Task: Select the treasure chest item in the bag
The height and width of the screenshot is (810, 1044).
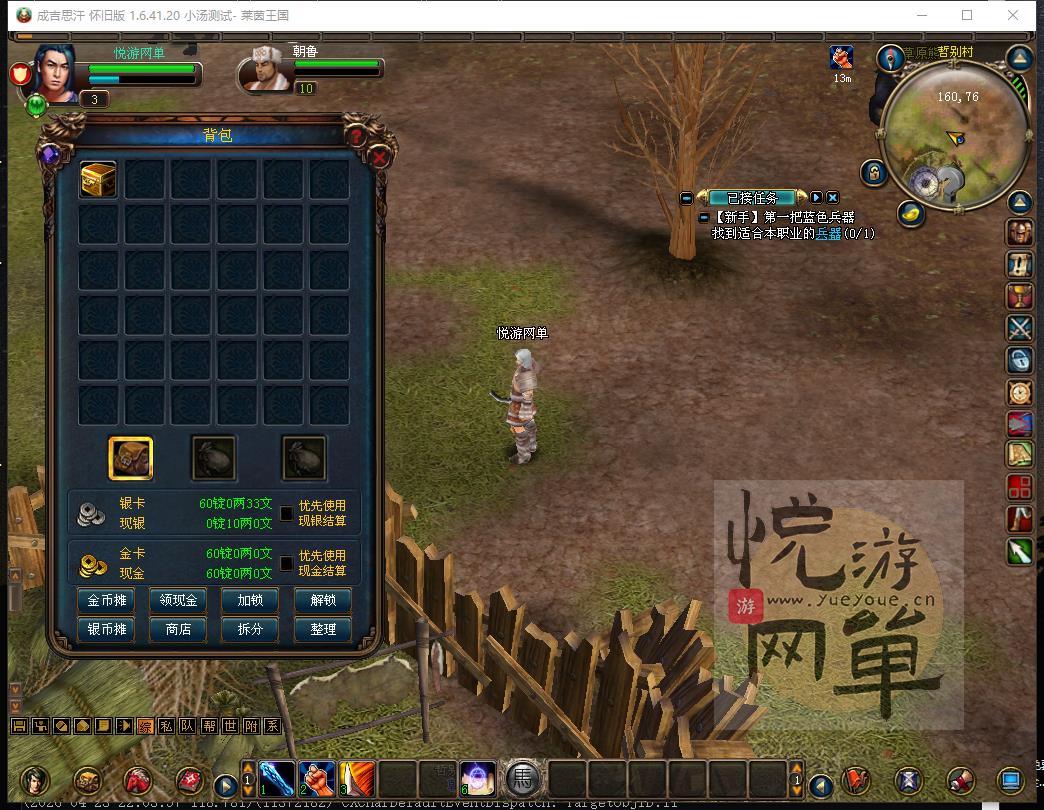Action: 98,179
